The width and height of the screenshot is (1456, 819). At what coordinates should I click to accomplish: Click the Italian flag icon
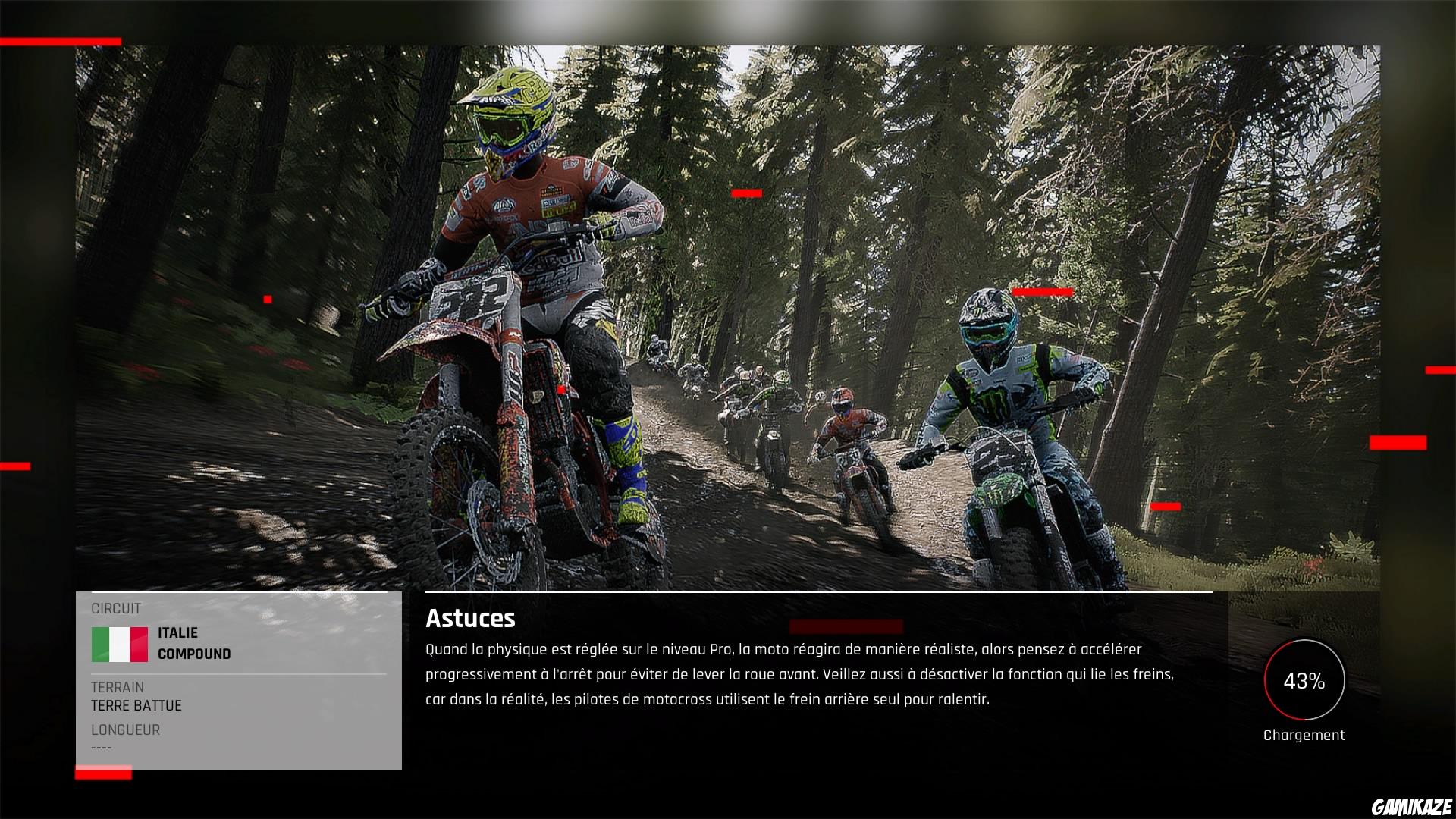120,642
